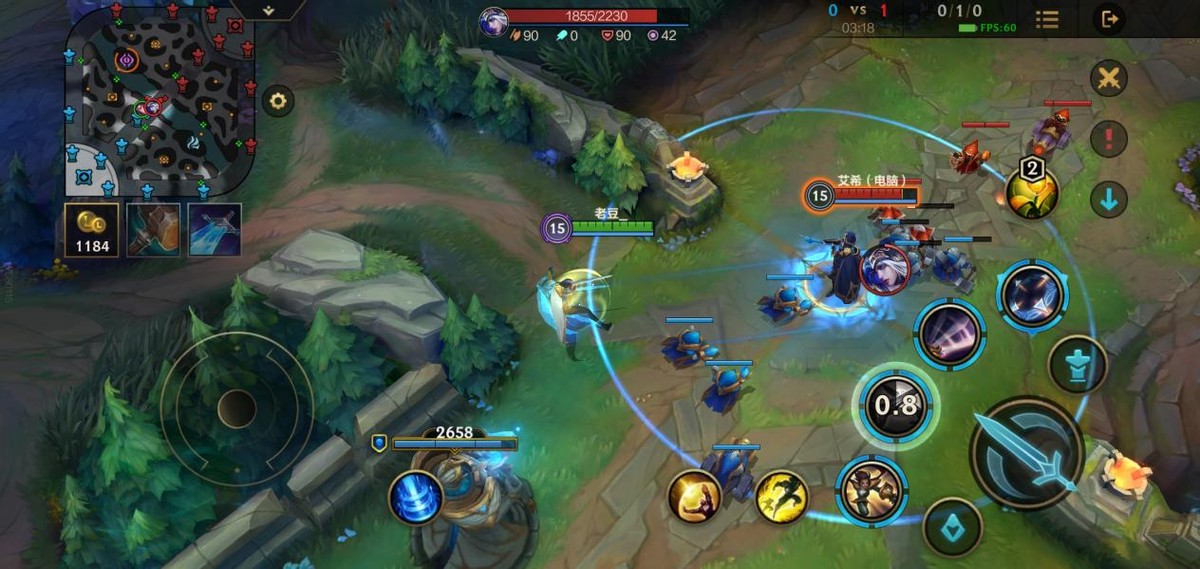Screen dimensions: 1200x569
Task: Send the red exclamation danger ping
Action: 1108,138
